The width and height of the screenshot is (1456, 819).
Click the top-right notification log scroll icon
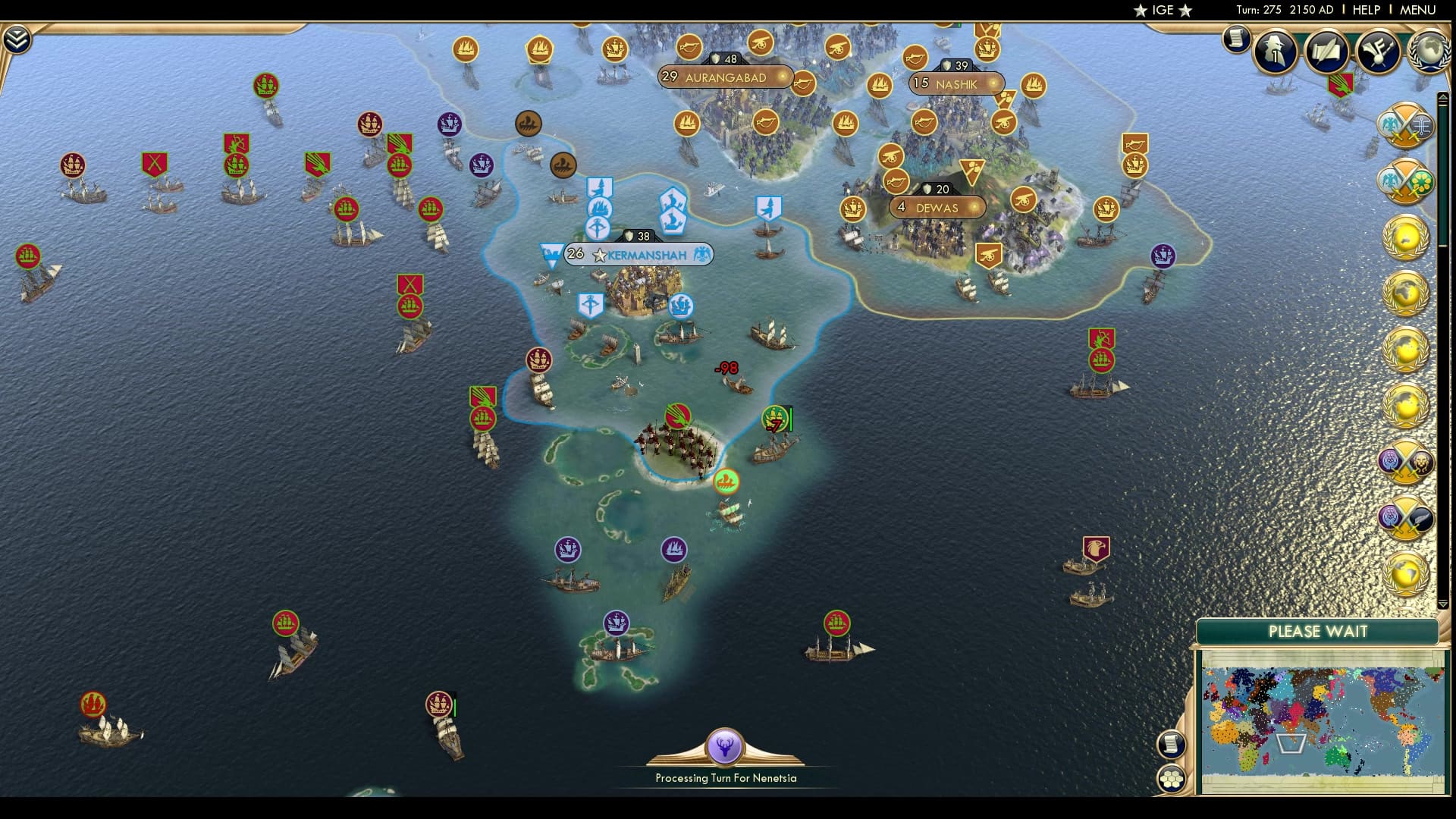pos(1235,39)
